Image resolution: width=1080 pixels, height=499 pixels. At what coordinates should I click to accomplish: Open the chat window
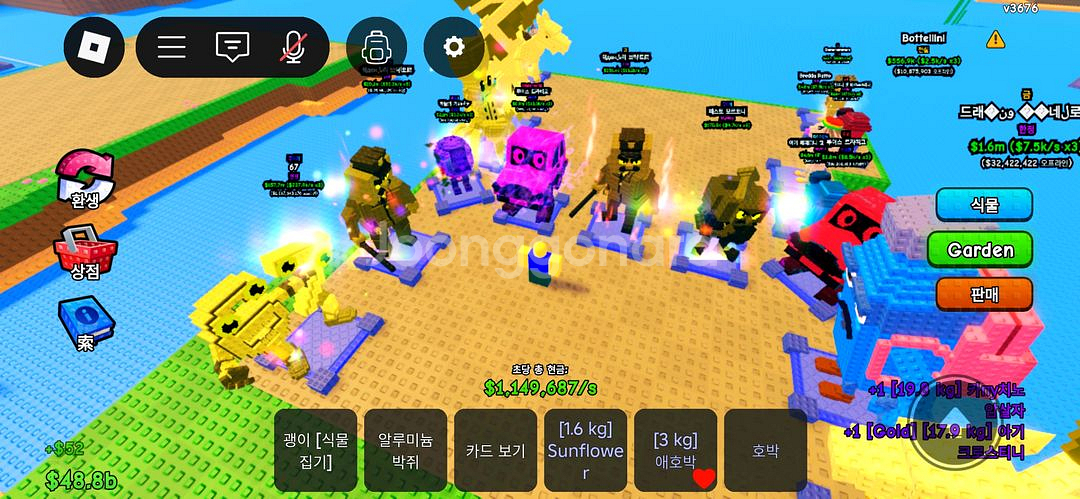pos(232,46)
